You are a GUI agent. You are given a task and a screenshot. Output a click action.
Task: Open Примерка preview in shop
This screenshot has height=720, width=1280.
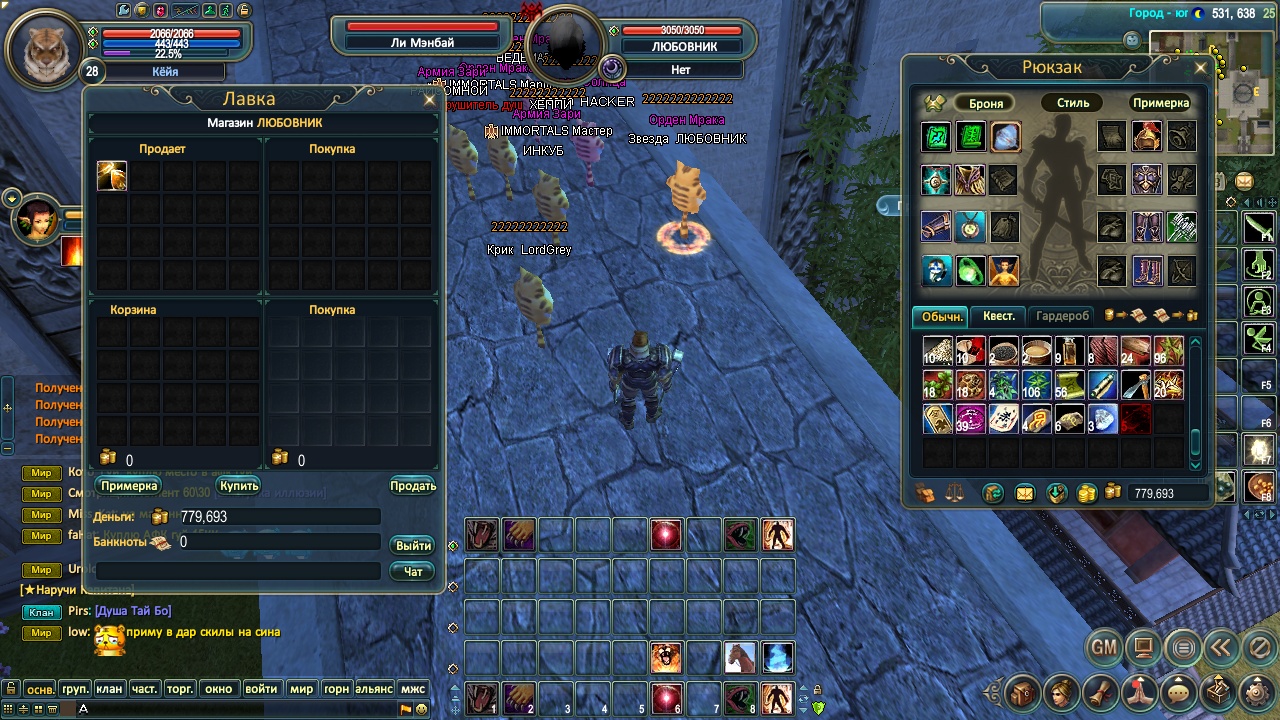(129, 486)
